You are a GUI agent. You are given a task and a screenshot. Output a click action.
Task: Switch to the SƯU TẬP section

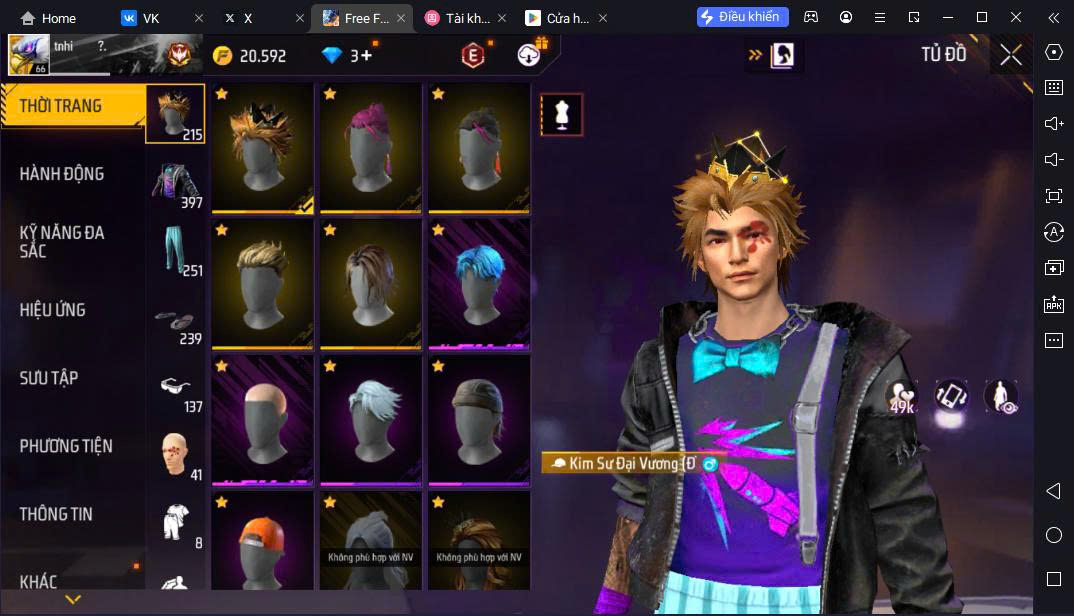click(49, 378)
